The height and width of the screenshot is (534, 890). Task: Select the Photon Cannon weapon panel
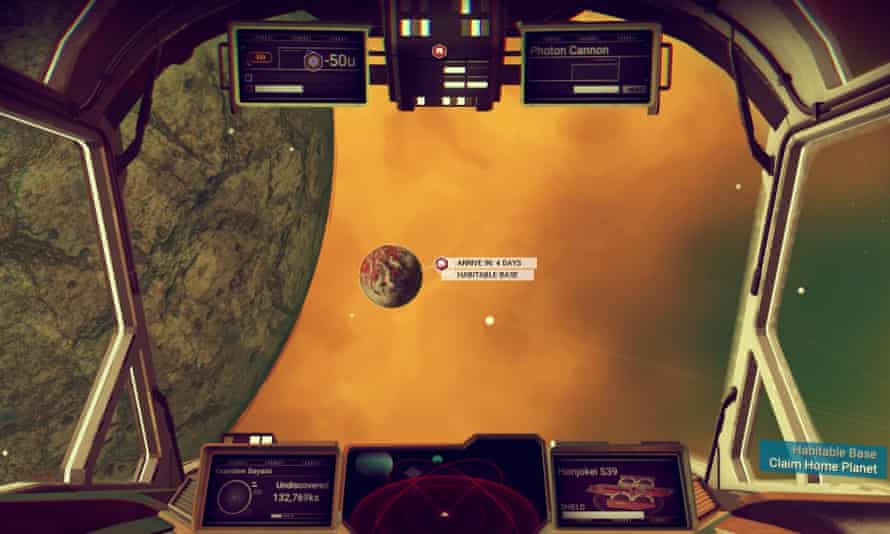click(x=589, y=65)
